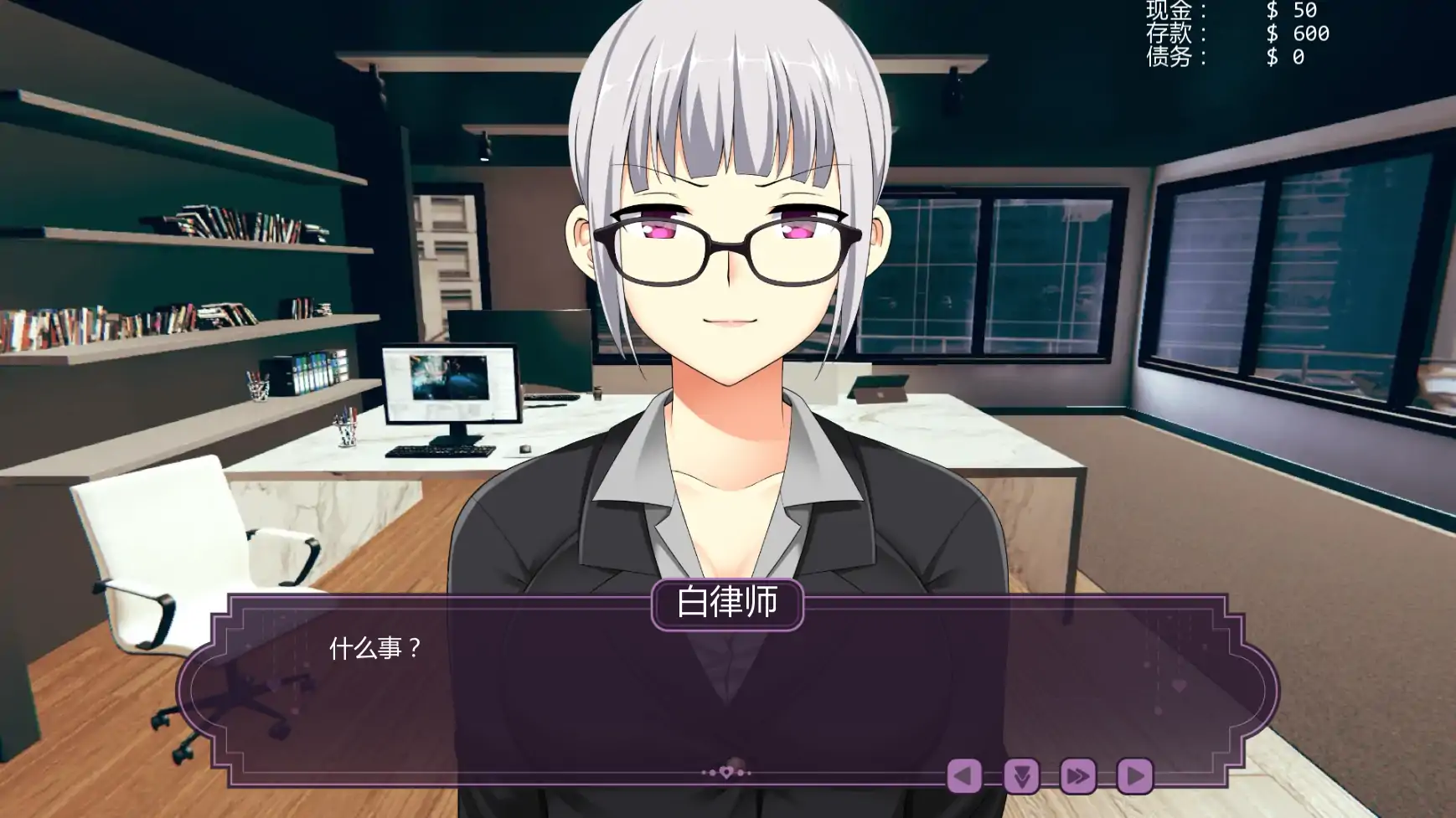Advance the story with the right-arrow icon
Image resolution: width=1456 pixels, height=818 pixels.
[x=1136, y=778]
